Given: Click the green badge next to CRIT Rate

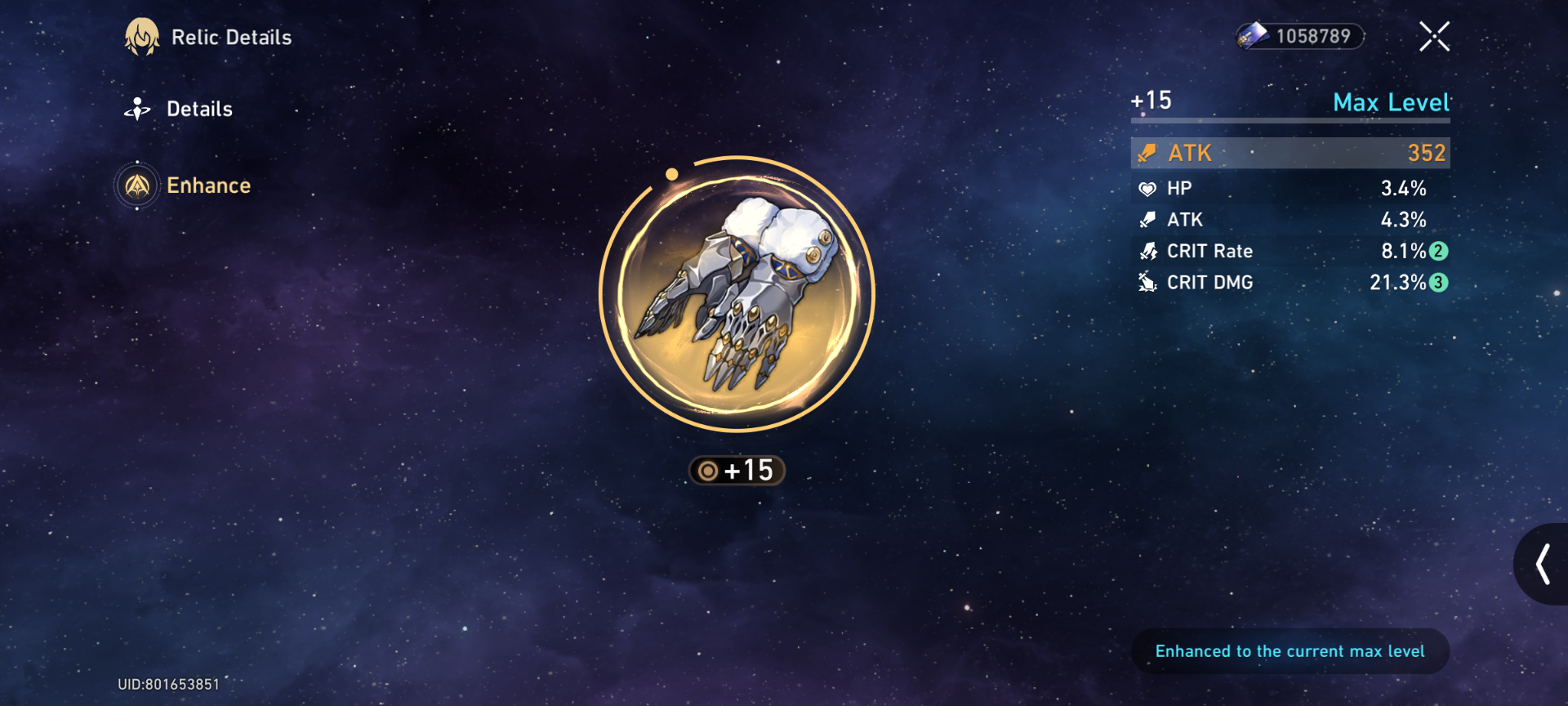Looking at the screenshot, I should coord(1440,252).
